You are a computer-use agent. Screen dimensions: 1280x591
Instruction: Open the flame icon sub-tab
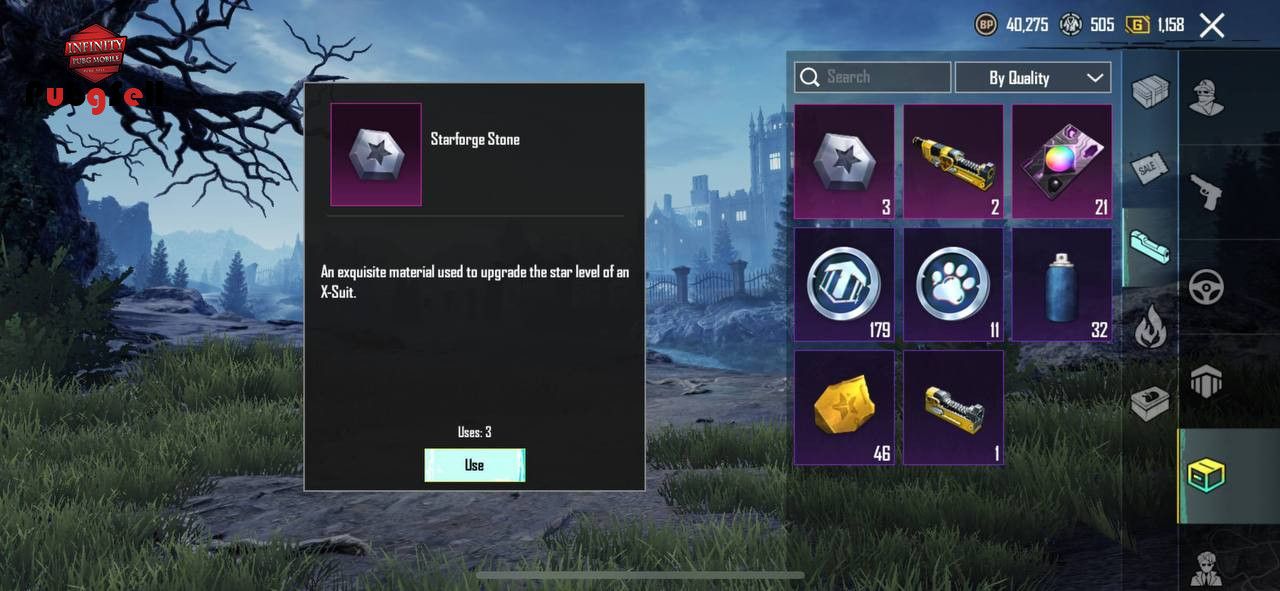(1149, 326)
